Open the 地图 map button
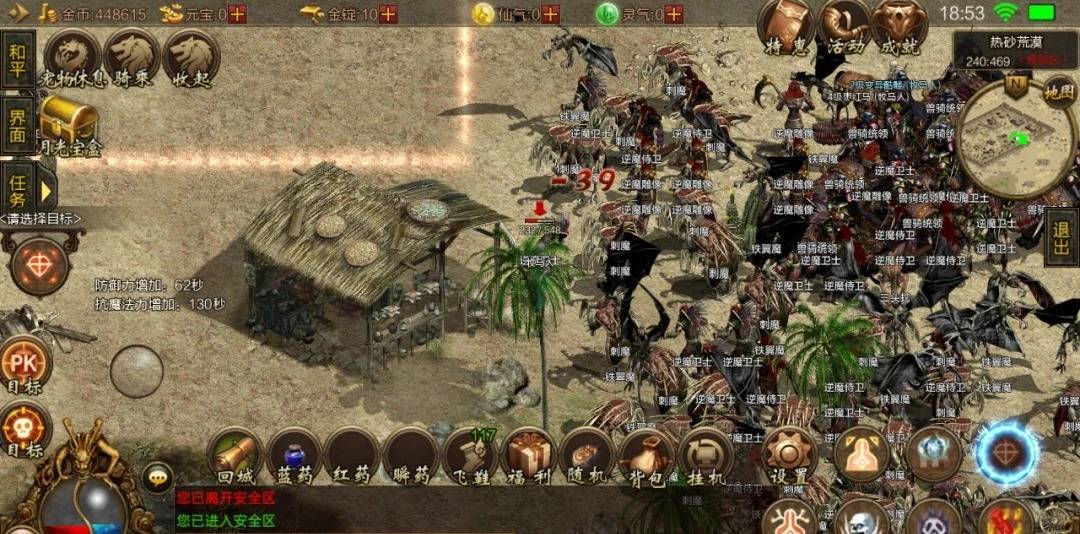The height and width of the screenshot is (534, 1080). (x=1059, y=91)
